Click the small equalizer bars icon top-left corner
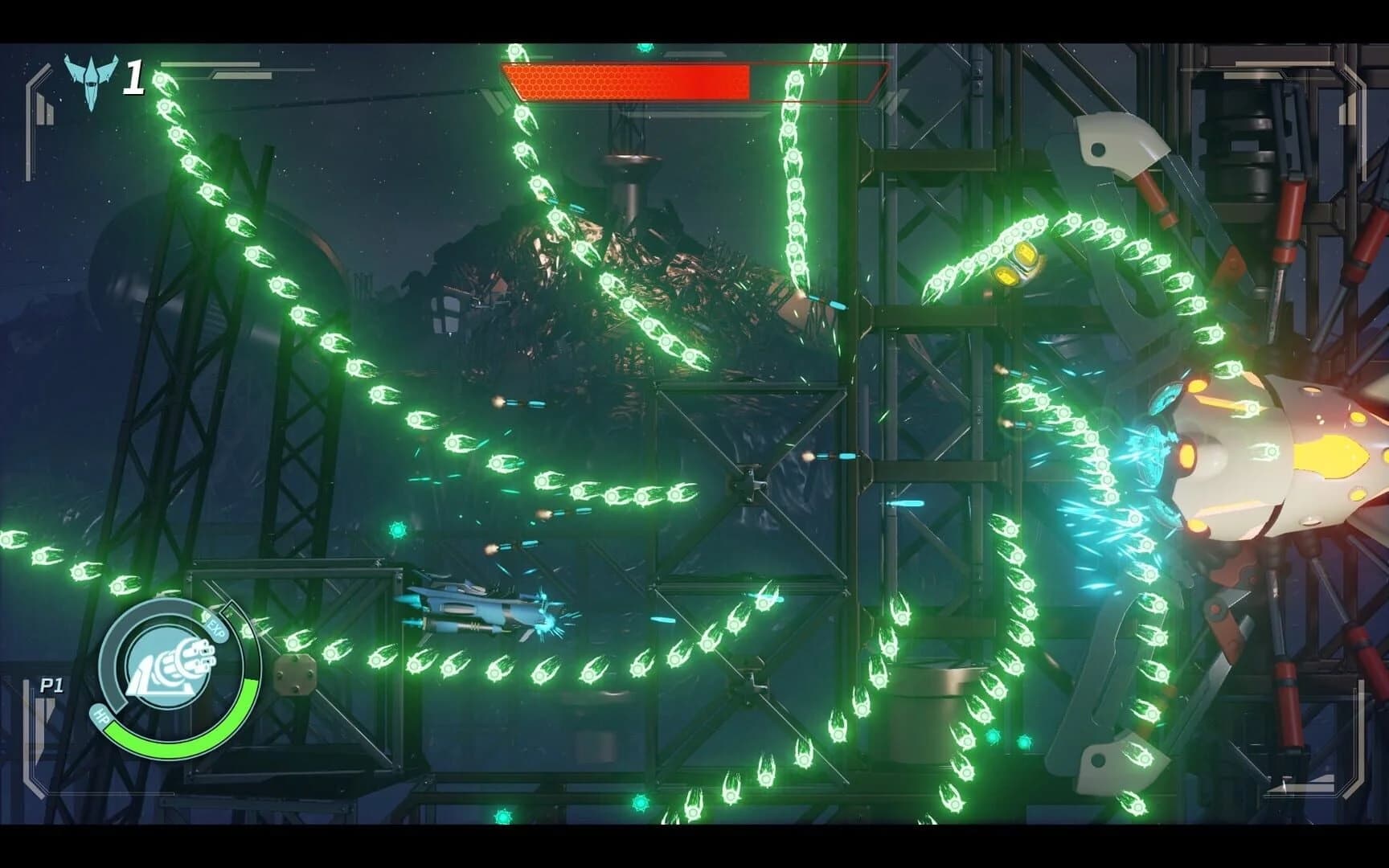The width and height of the screenshot is (1389, 868). 45,109
